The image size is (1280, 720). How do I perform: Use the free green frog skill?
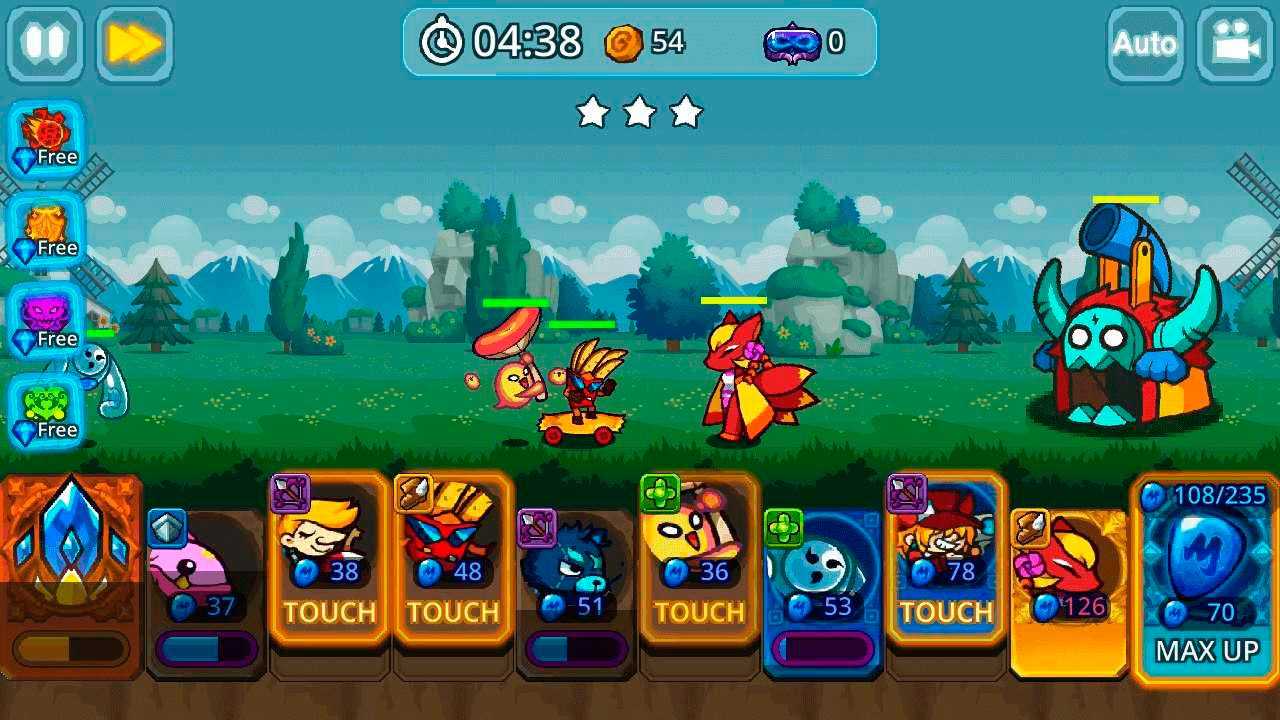tap(46, 412)
